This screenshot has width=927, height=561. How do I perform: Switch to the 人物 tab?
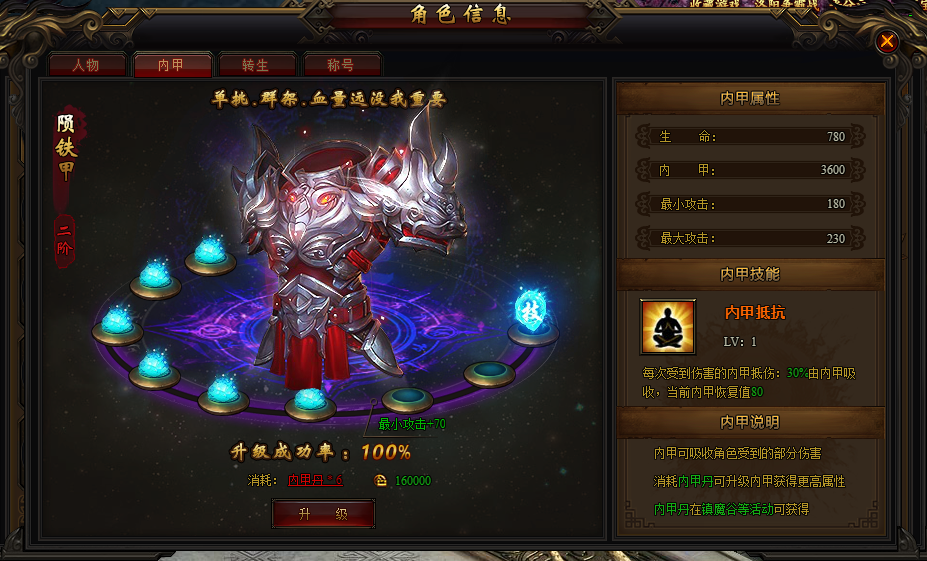click(88, 65)
